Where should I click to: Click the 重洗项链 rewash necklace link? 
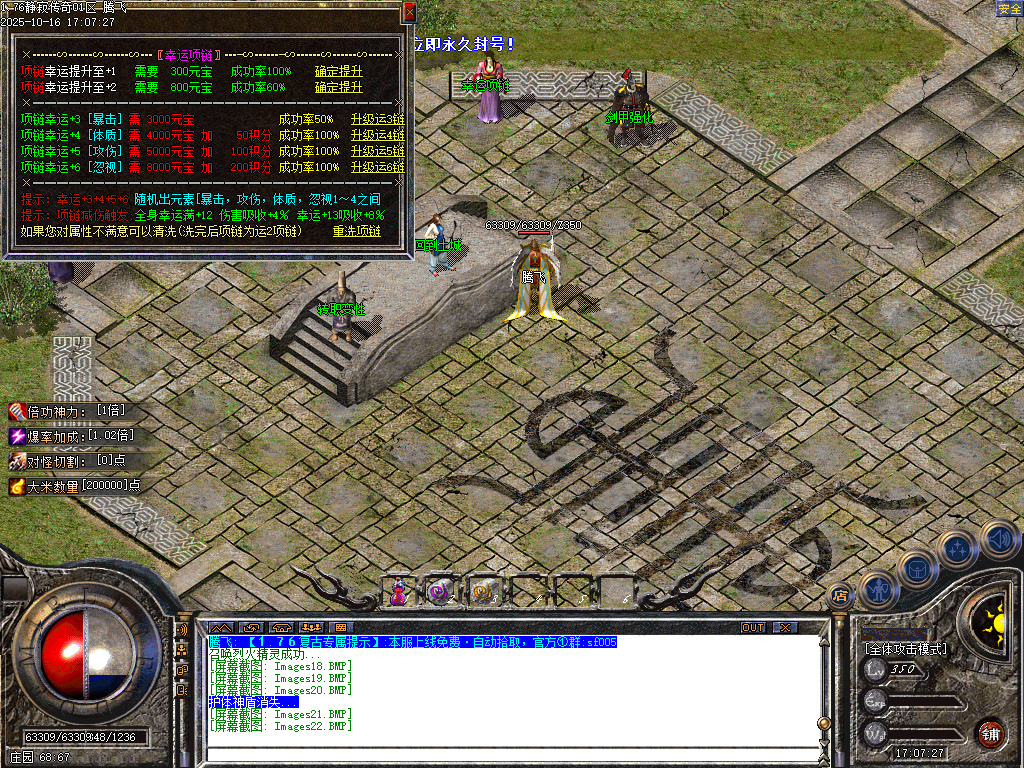[356, 232]
